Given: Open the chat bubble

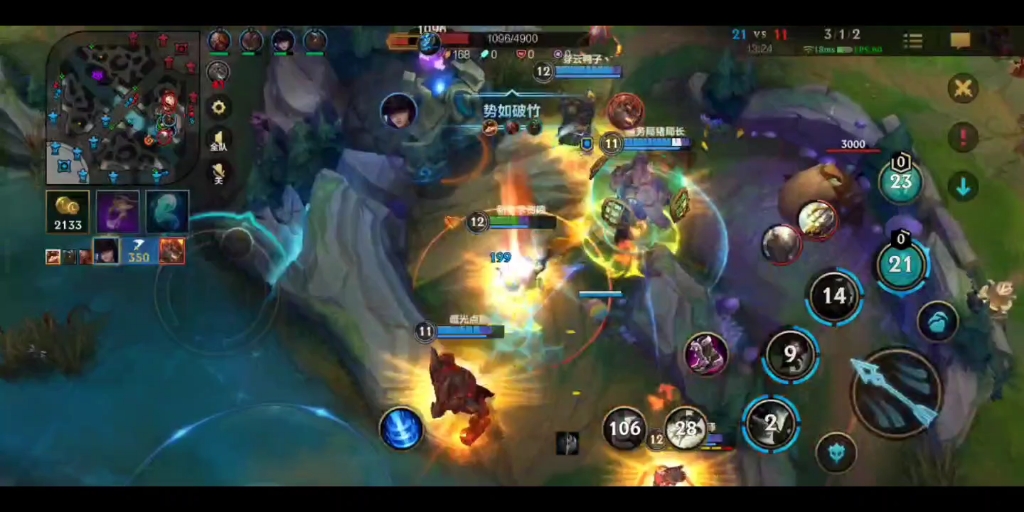Looking at the screenshot, I should click(960, 41).
